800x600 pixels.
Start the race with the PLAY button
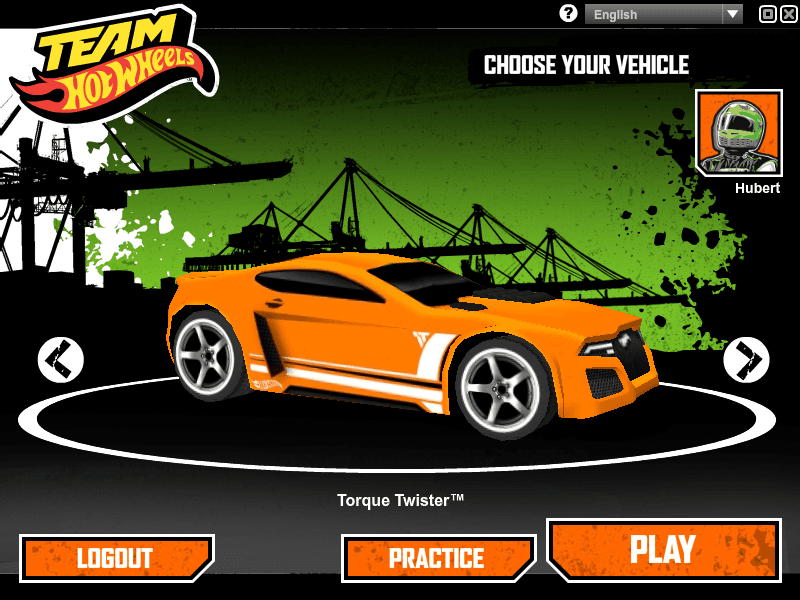pos(663,549)
